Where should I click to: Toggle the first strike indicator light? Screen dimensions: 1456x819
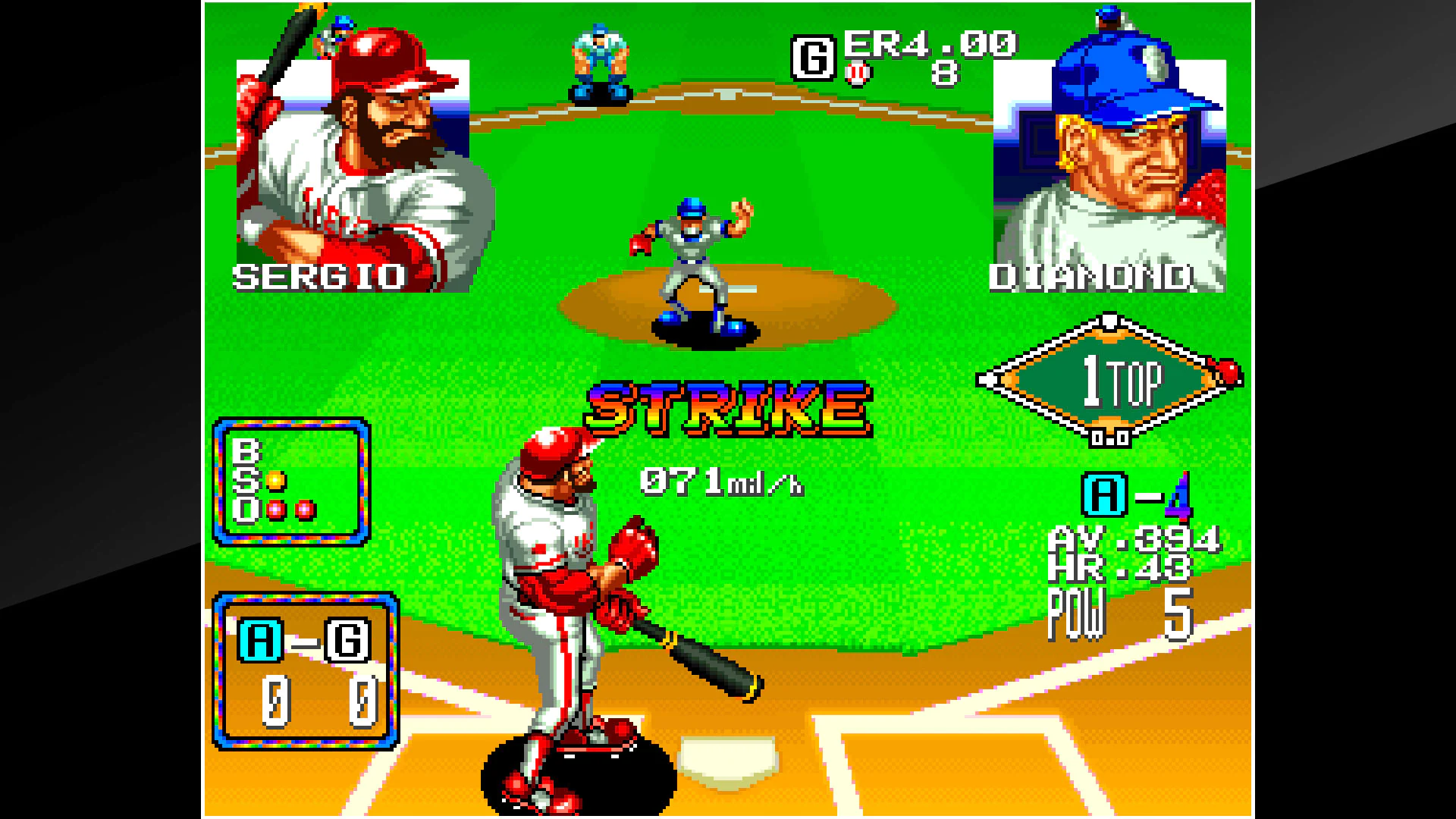(275, 481)
